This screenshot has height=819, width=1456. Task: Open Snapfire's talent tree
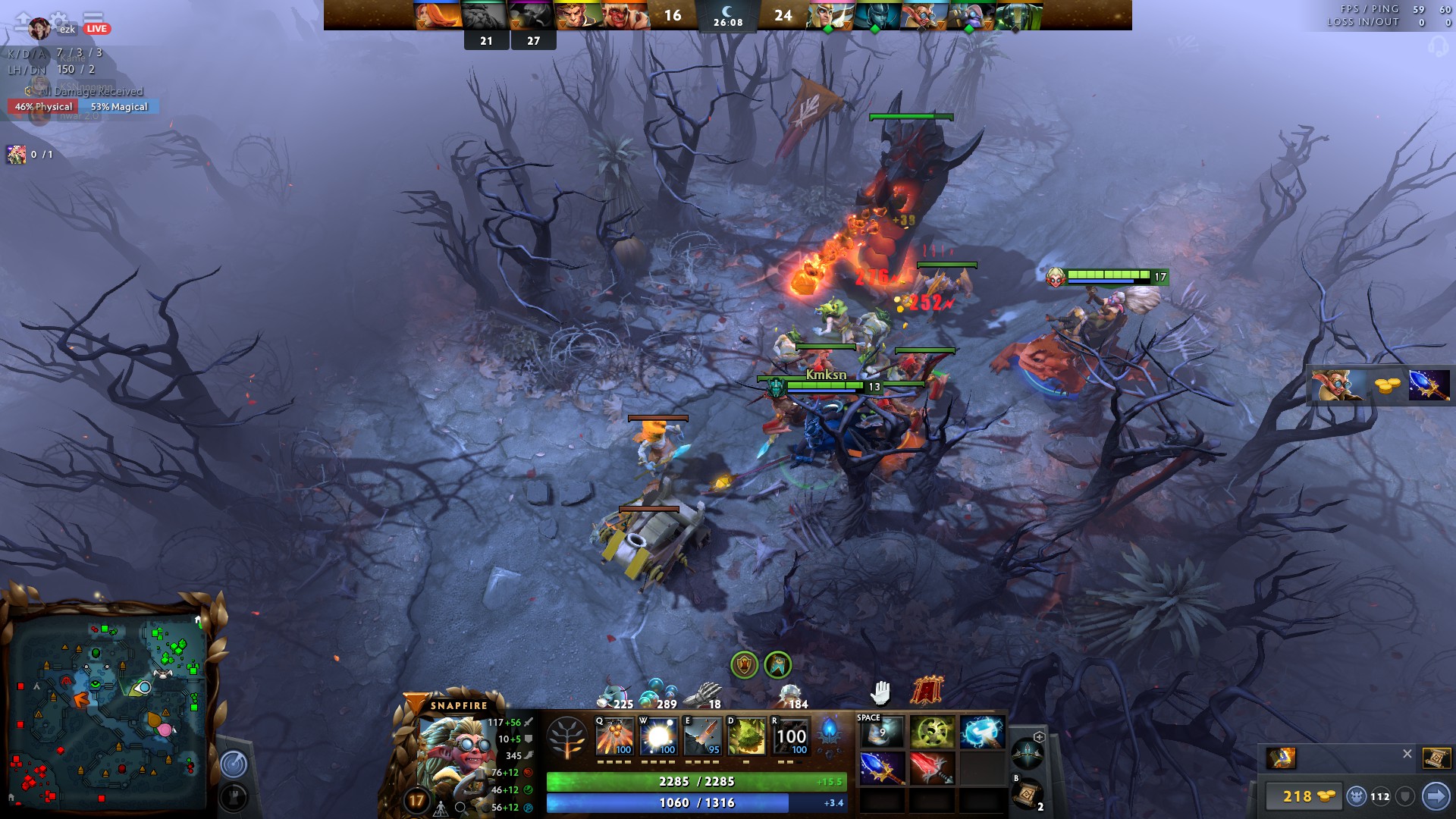click(567, 736)
